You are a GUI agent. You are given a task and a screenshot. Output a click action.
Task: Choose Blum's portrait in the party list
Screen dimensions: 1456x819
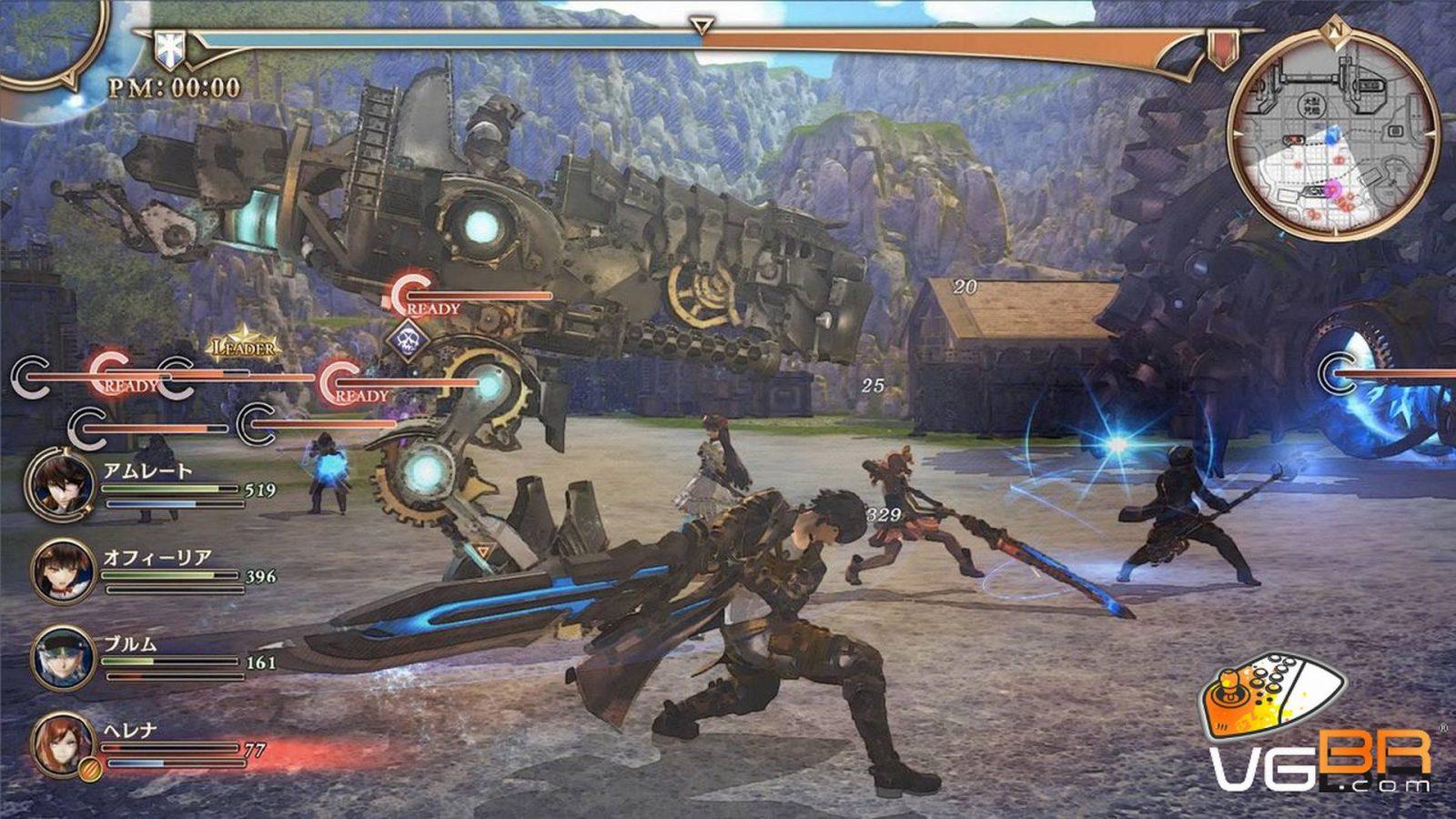(x=63, y=655)
